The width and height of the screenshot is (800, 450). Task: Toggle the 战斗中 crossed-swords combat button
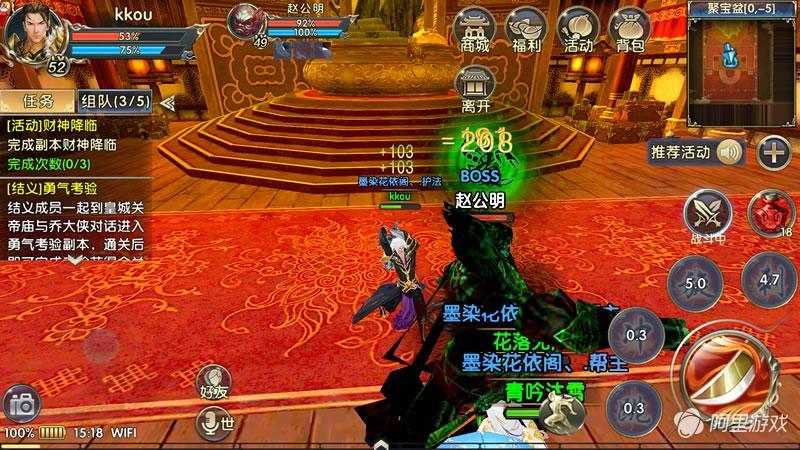click(x=708, y=212)
